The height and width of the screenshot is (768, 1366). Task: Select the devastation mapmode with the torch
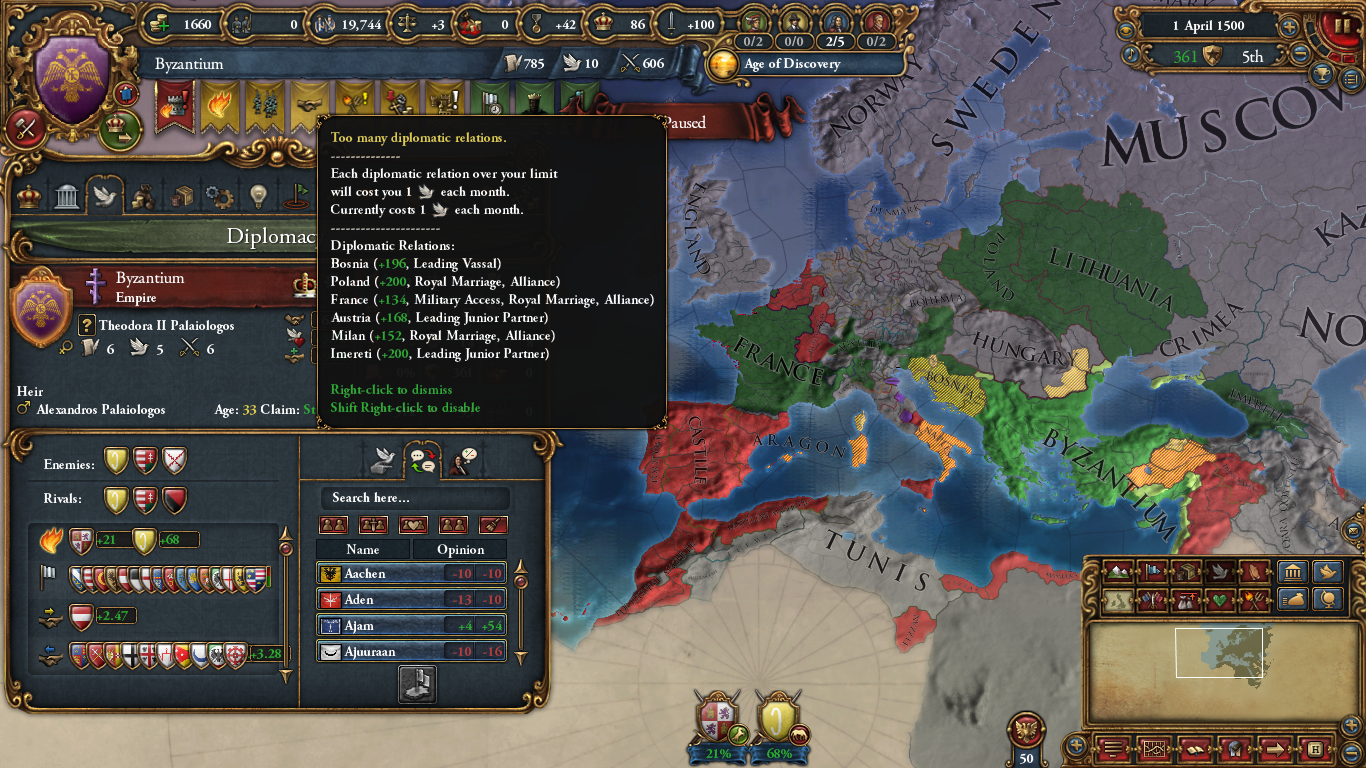tap(1252, 600)
